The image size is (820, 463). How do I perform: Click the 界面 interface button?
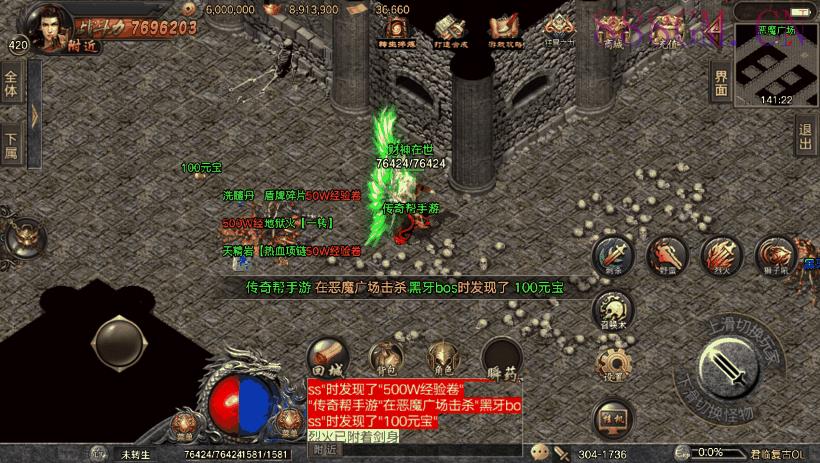(721, 82)
